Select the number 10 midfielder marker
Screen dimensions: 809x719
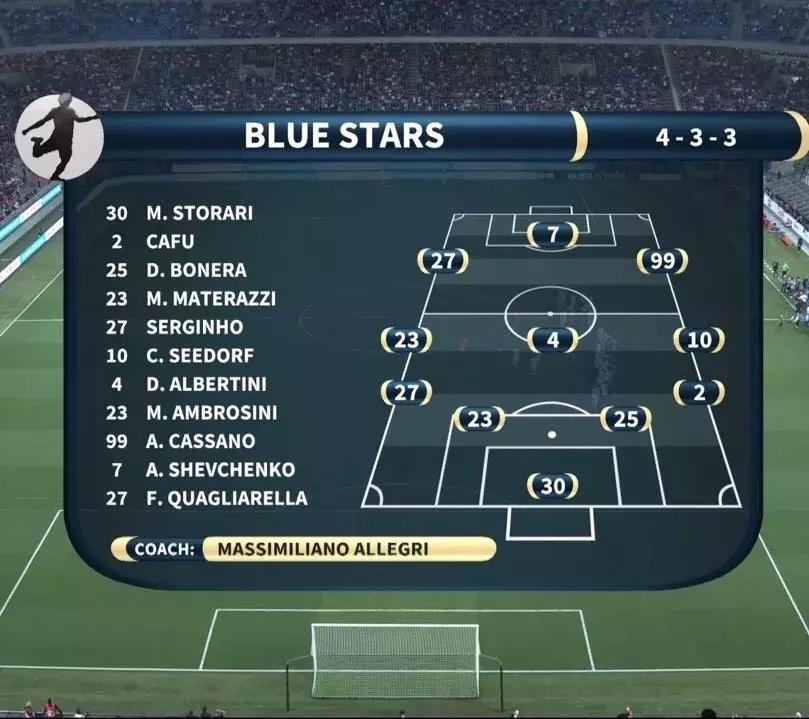tap(699, 340)
